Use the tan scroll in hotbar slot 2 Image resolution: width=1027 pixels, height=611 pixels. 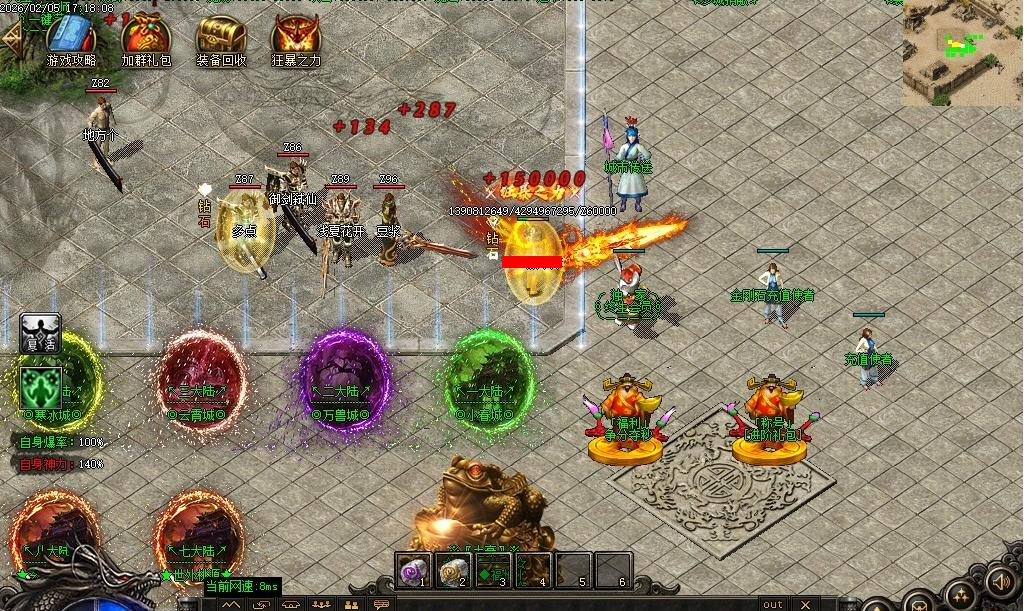pyautogui.click(x=453, y=570)
